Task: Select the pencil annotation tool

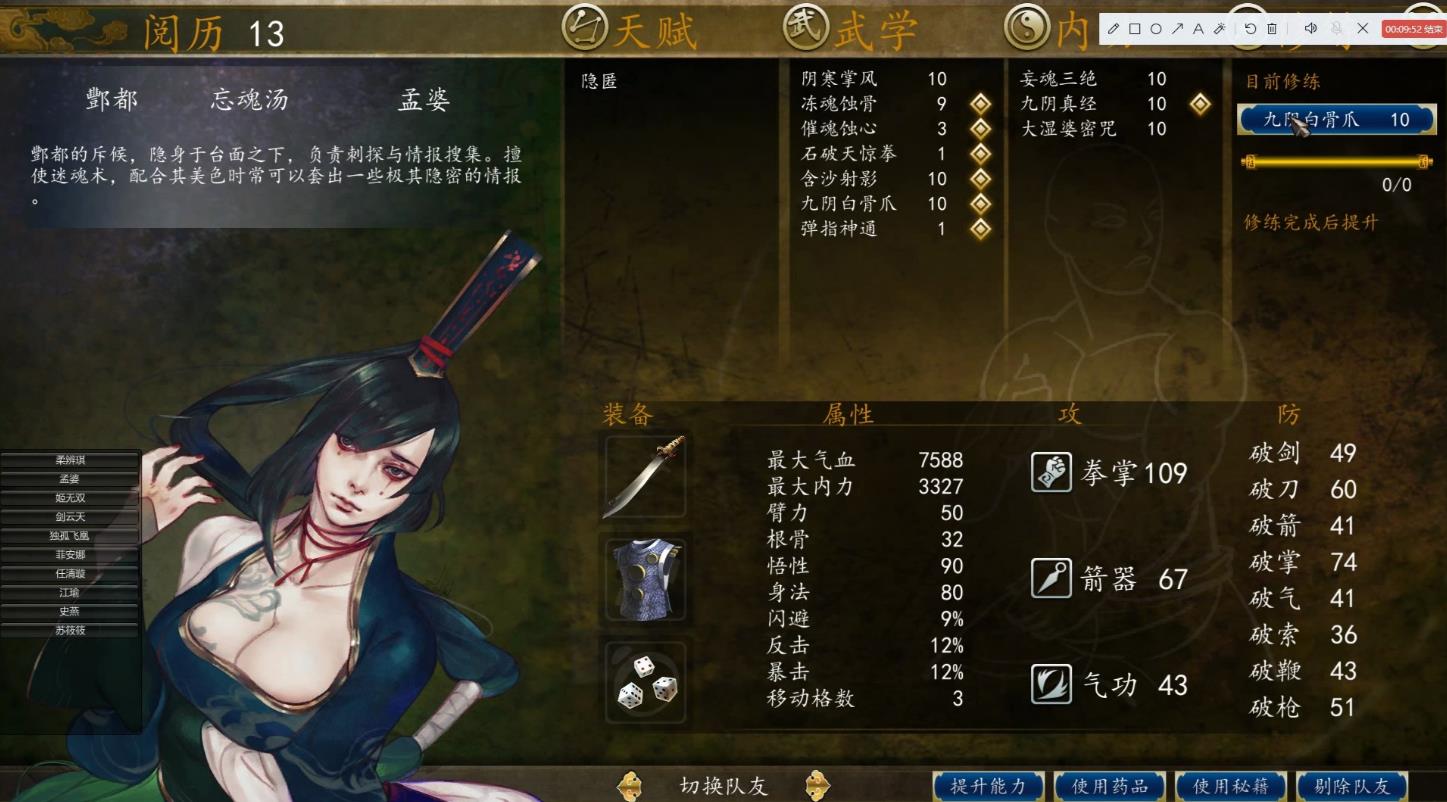Action: point(1113,29)
